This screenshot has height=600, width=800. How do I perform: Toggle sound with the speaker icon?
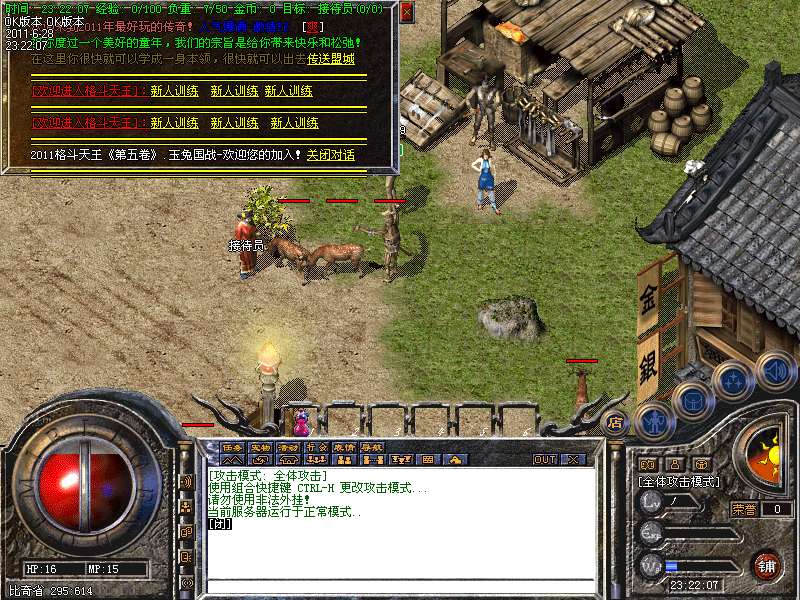pyautogui.click(x=775, y=368)
